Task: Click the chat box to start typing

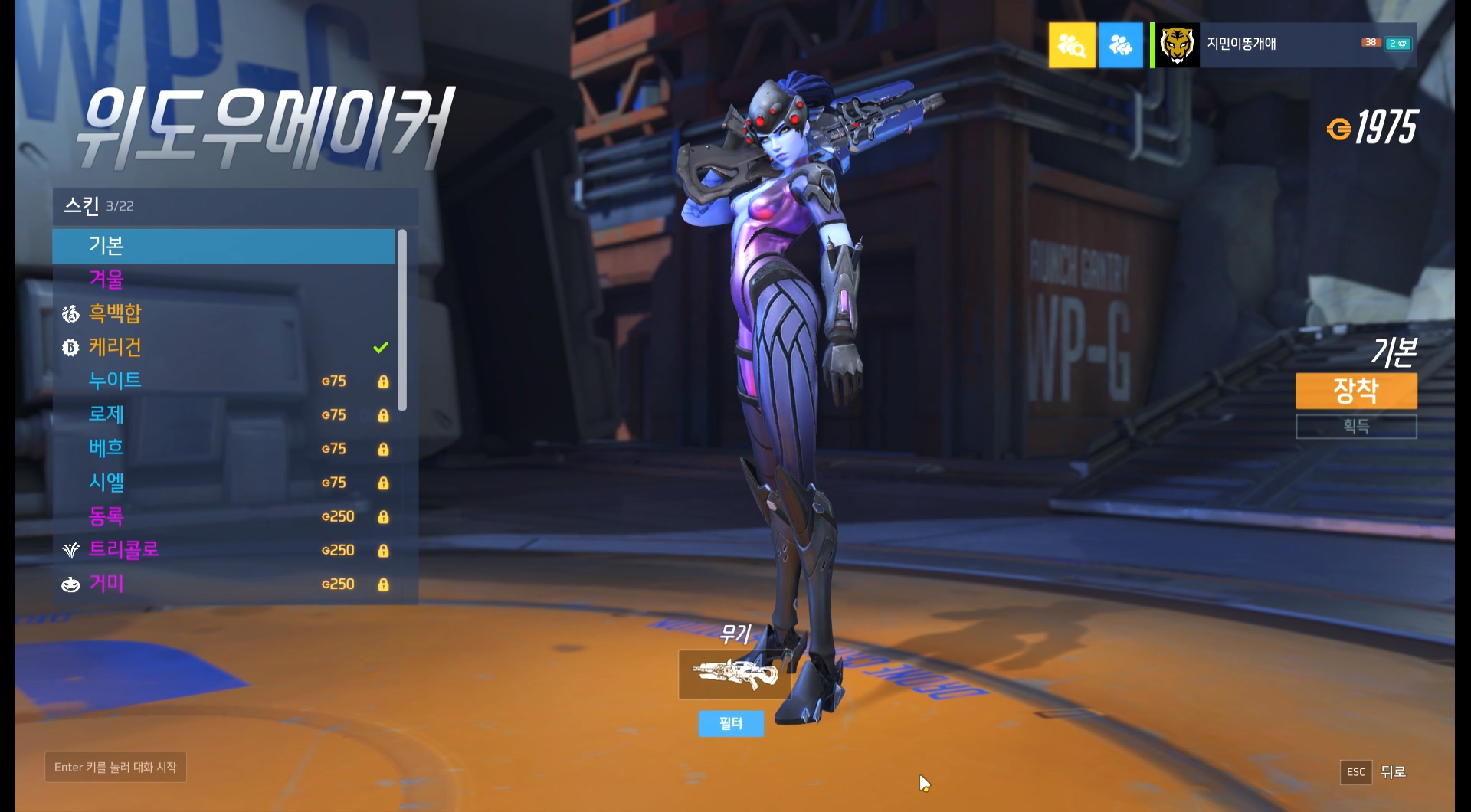Action: point(116,767)
